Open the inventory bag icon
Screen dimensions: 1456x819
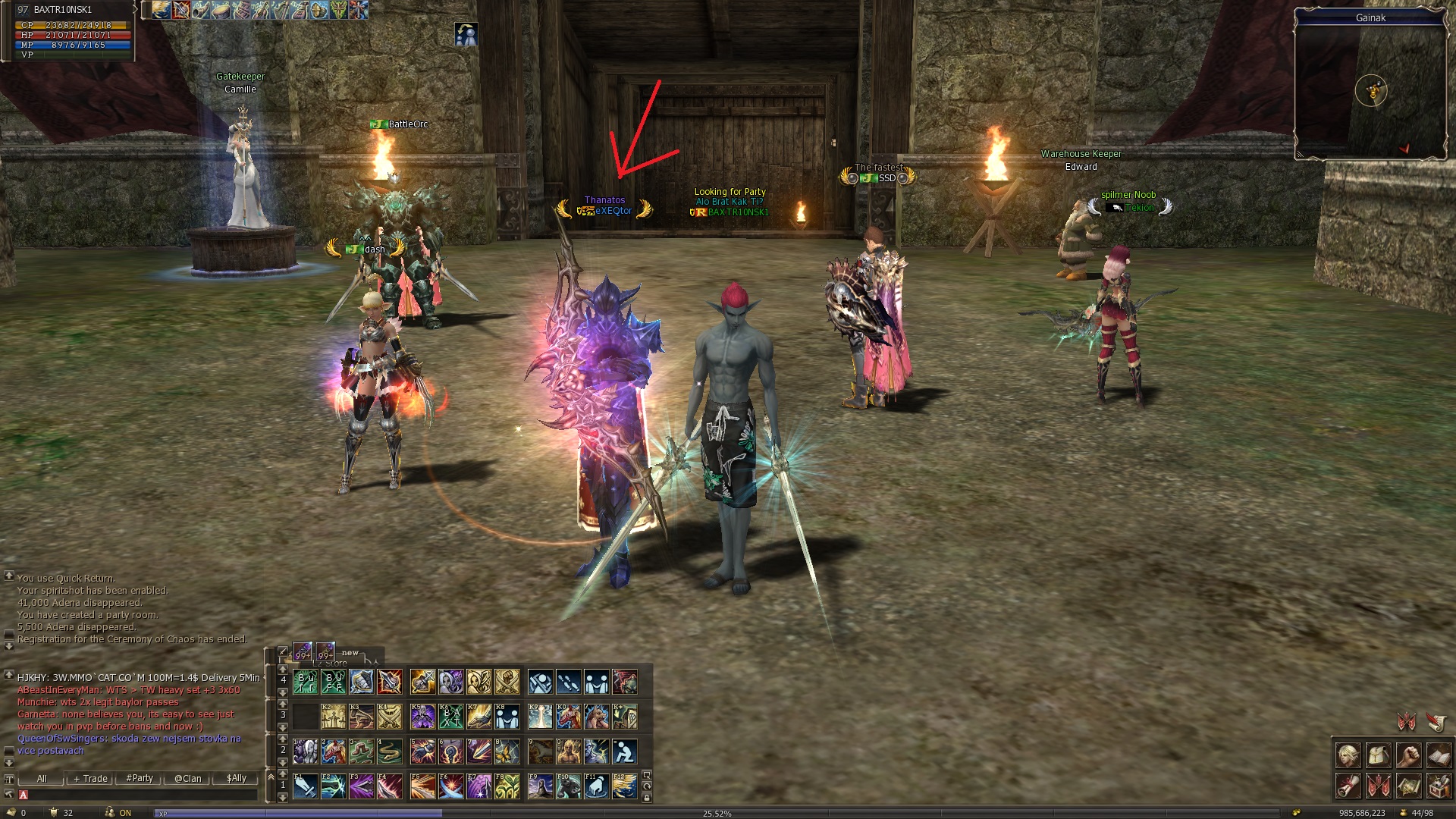tap(1378, 756)
